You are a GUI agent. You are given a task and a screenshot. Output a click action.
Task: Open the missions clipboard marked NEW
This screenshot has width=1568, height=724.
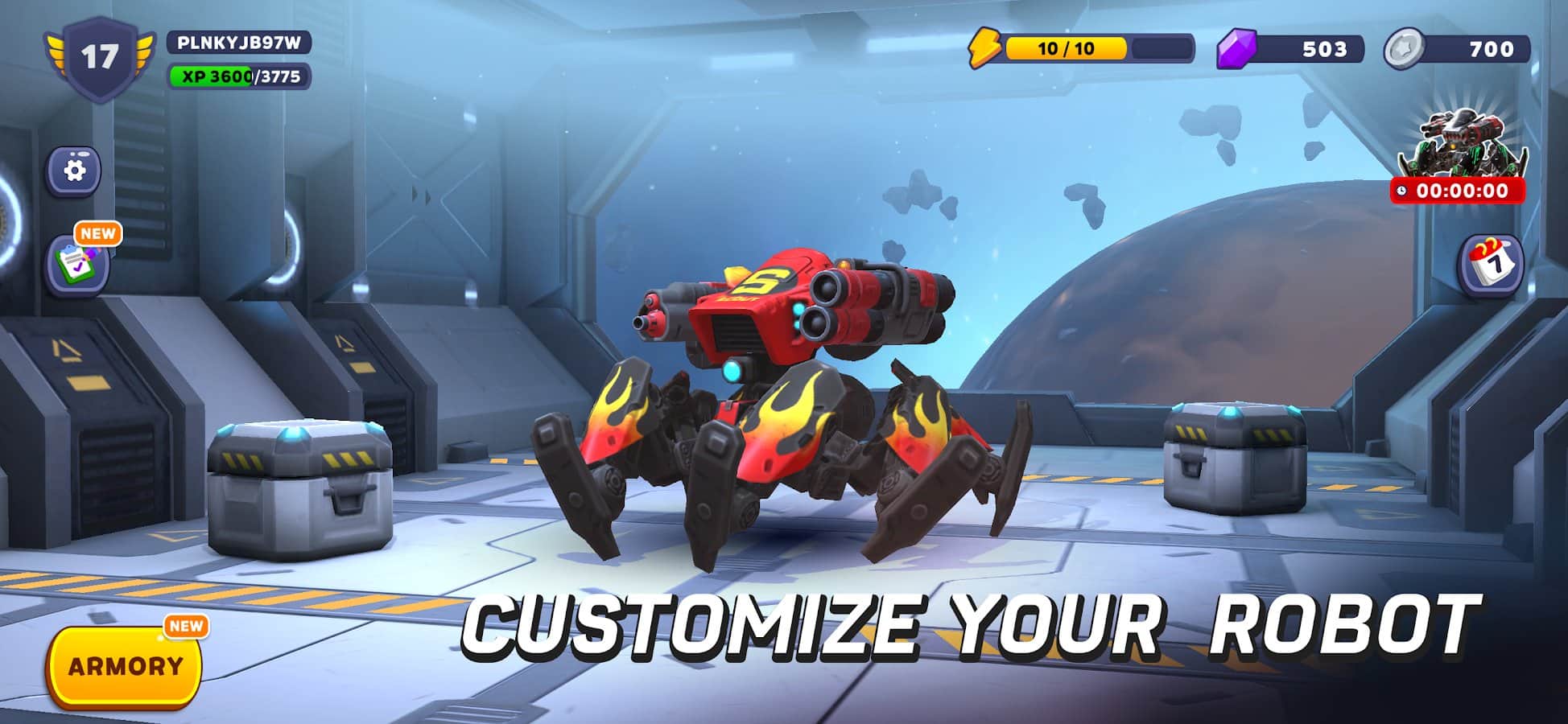point(76,263)
